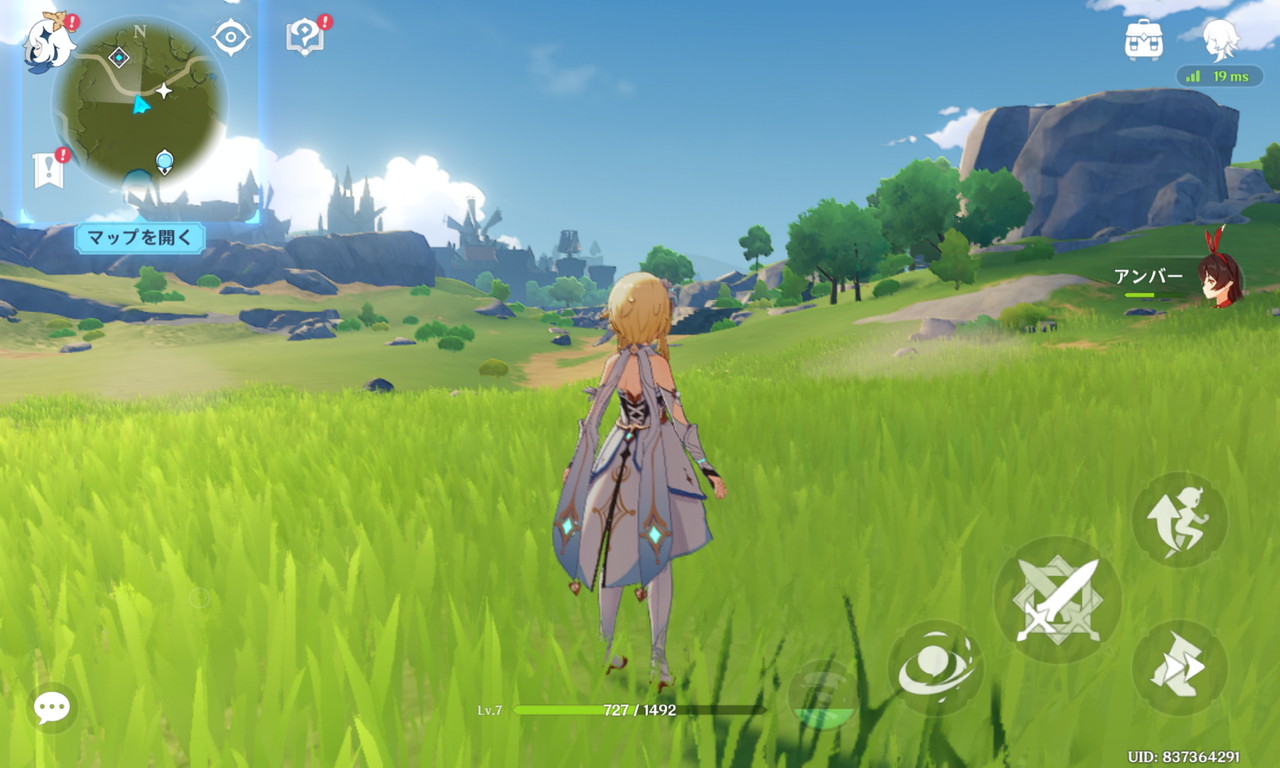Use the wind elemental skill button
Image resolution: width=1280 pixels, height=768 pixels.
[936, 667]
